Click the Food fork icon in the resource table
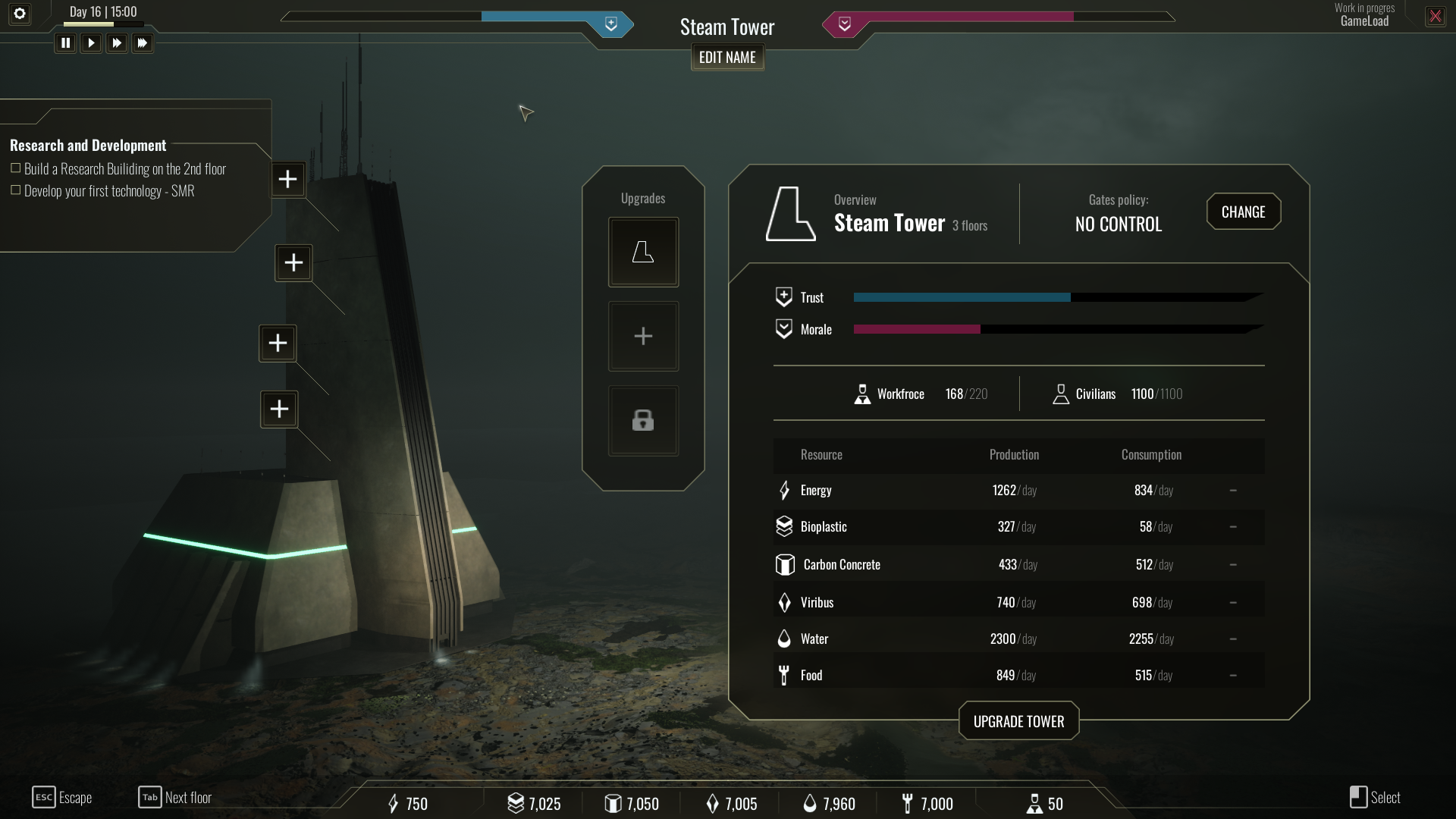The height and width of the screenshot is (819, 1456). pos(783,674)
